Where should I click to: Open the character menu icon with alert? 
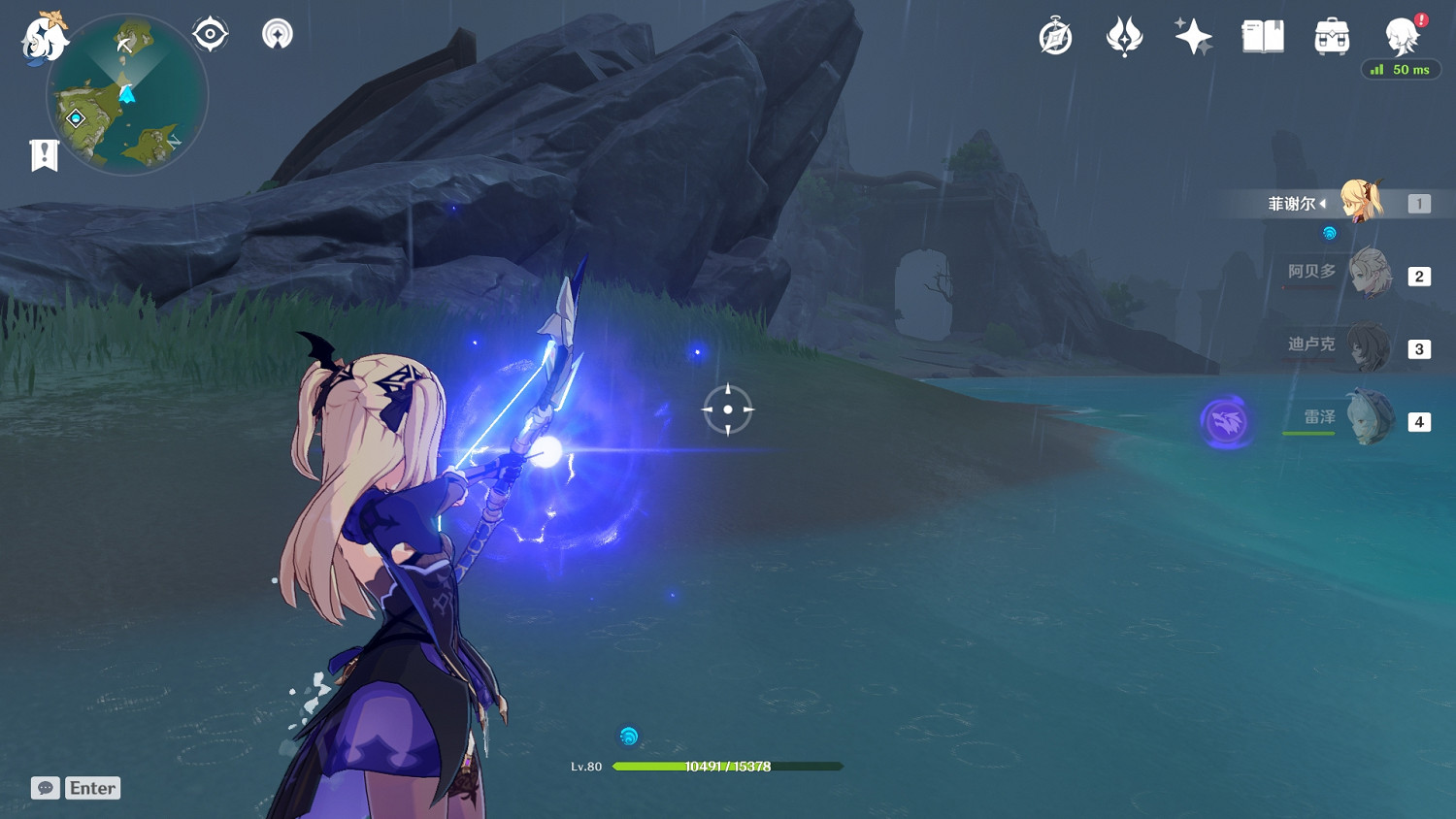tap(1402, 37)
